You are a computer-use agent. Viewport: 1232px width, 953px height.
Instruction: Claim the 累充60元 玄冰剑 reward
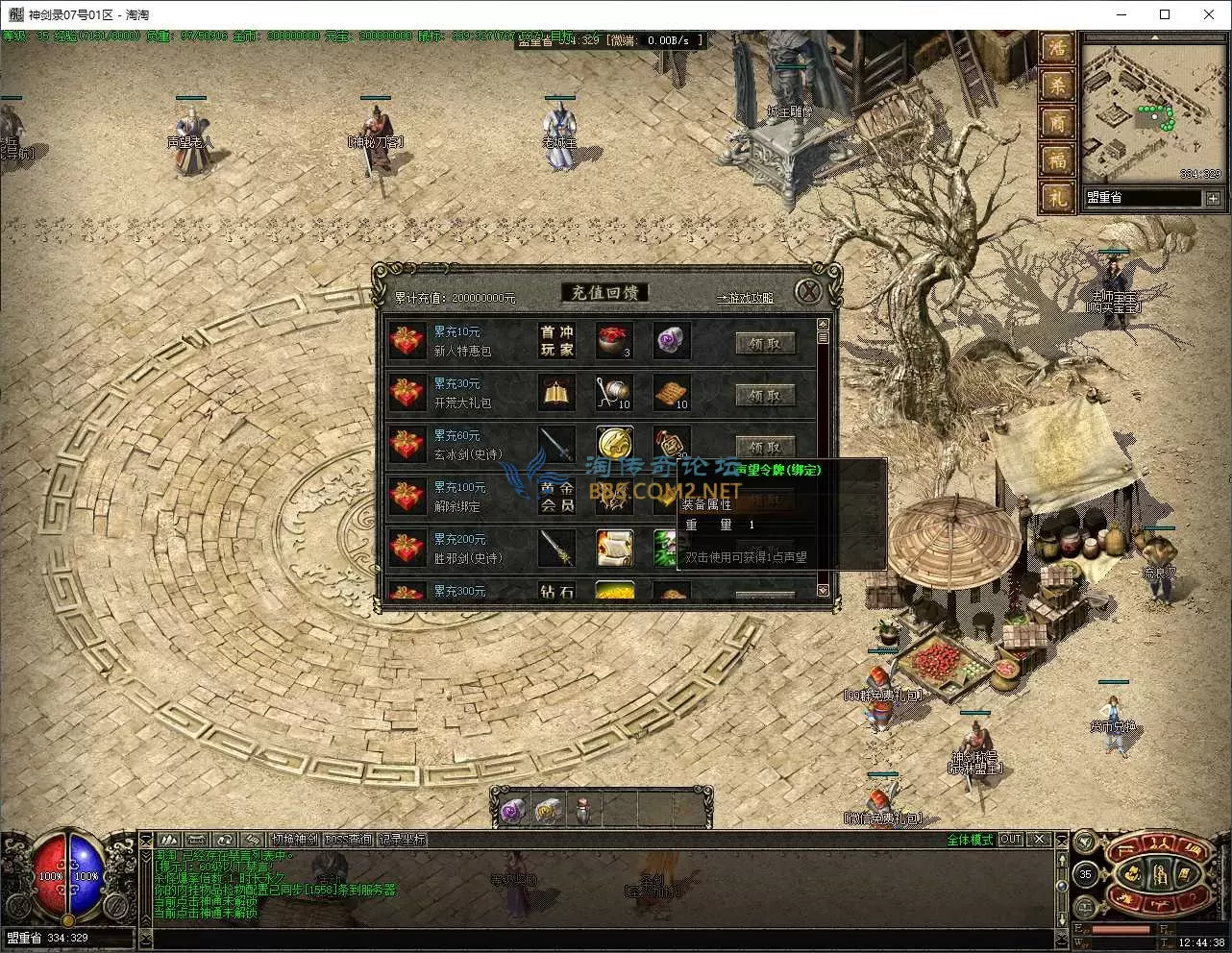[765, 447]
